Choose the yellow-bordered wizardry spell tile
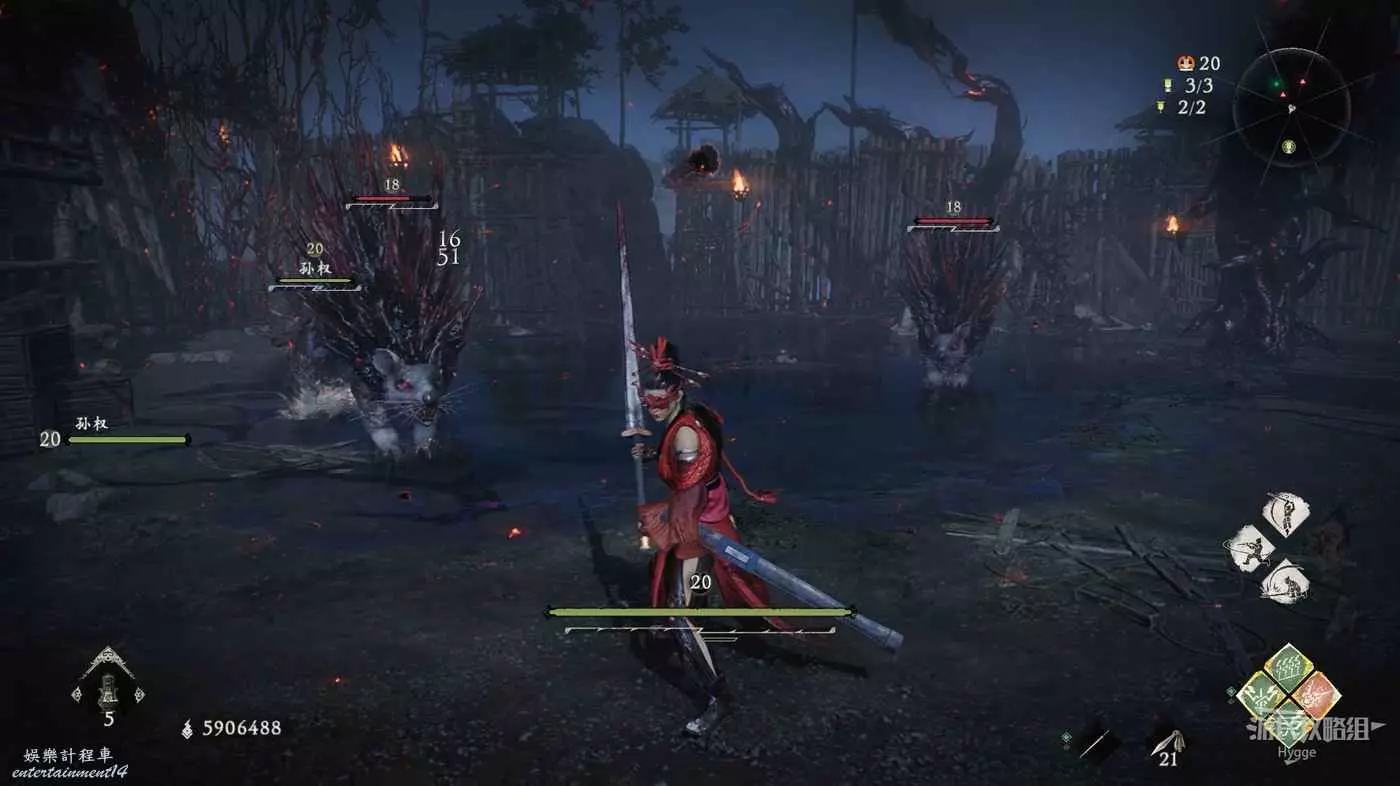This screenshot has width=1400, height=786. tap(1262, 694)
